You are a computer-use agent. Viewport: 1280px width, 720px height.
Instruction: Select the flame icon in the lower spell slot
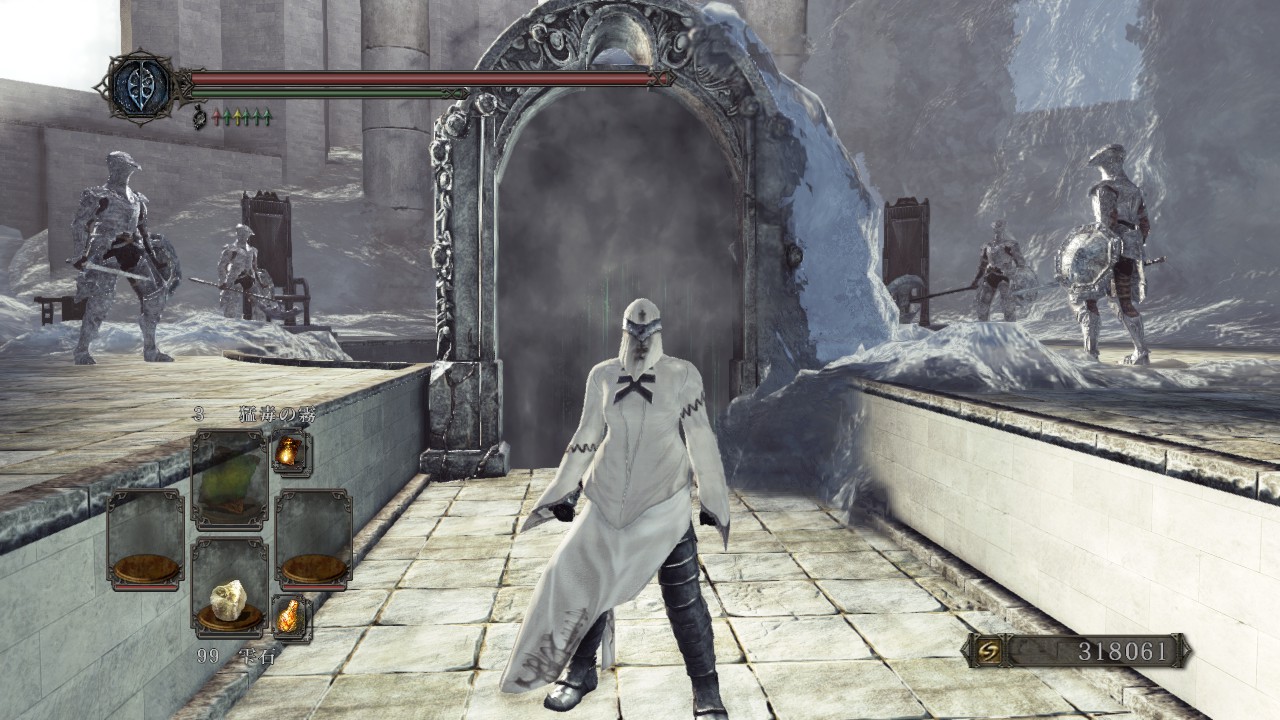(x=289, y=616)
